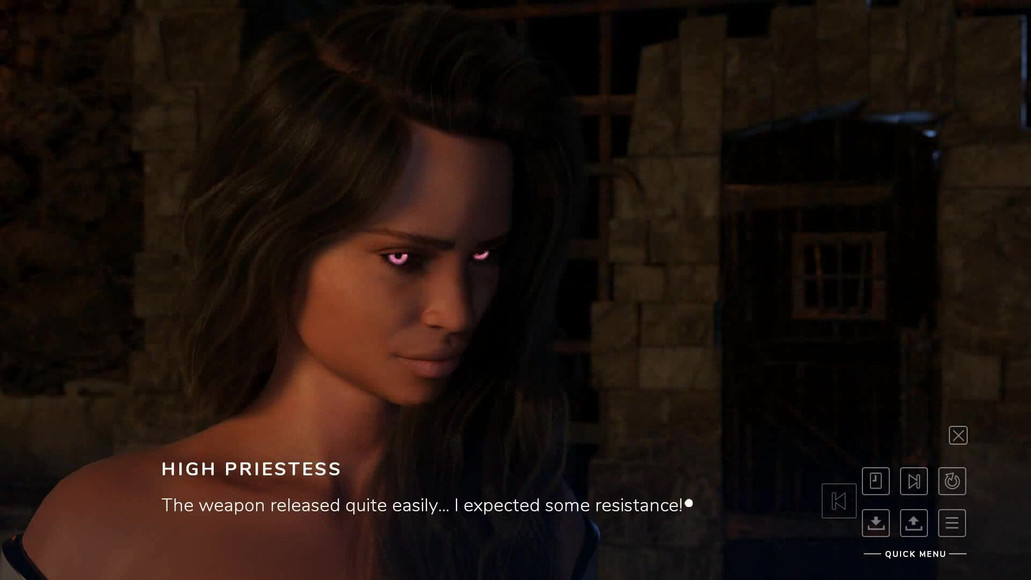Roll back to the previous line

pyautogui.click(x=839, y=501)
